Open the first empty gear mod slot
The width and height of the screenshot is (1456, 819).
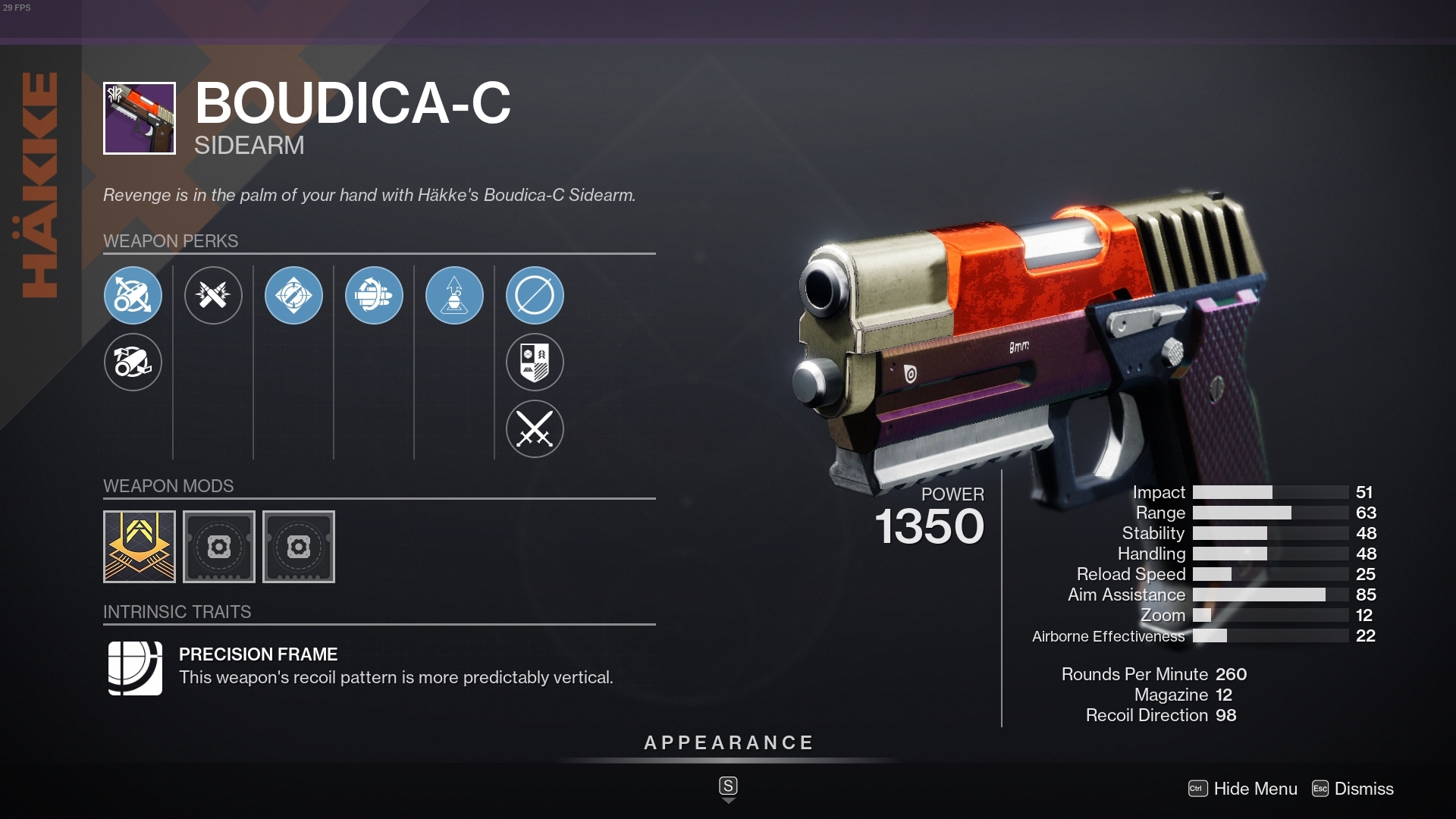coord(219,546)
